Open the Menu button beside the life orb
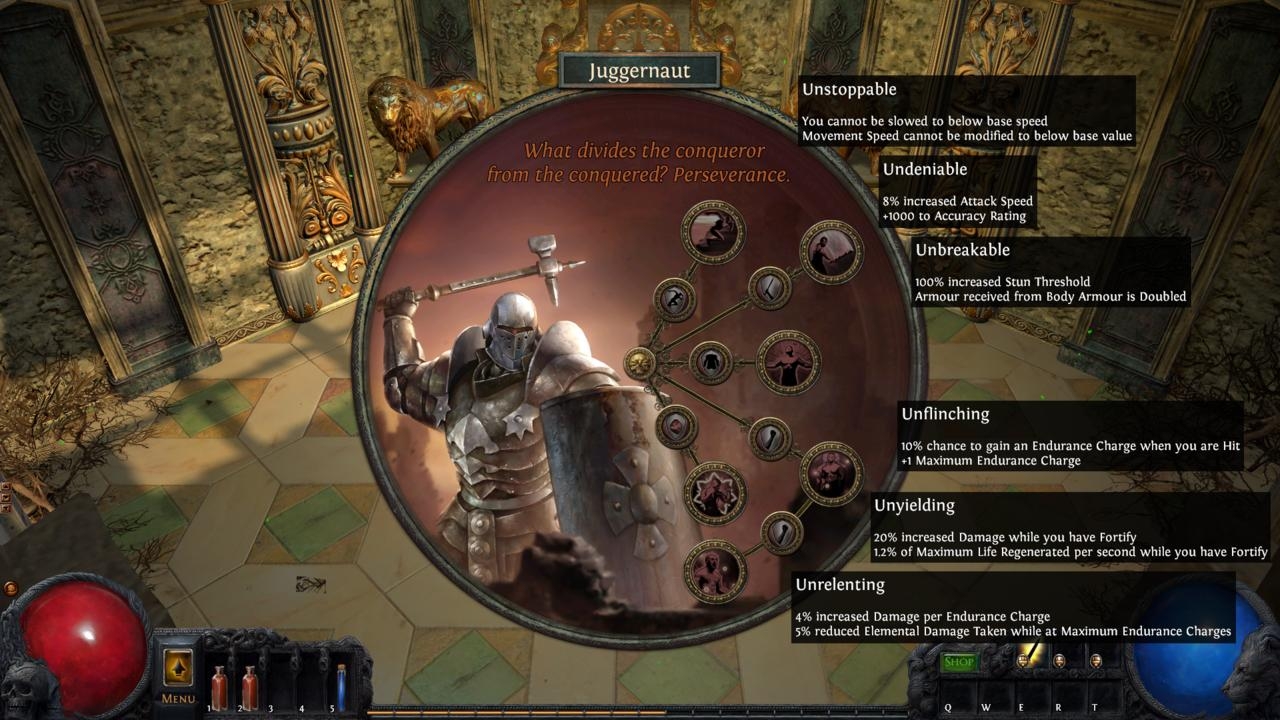Screen dimensions: 1280x720 (x=178, y=671)
